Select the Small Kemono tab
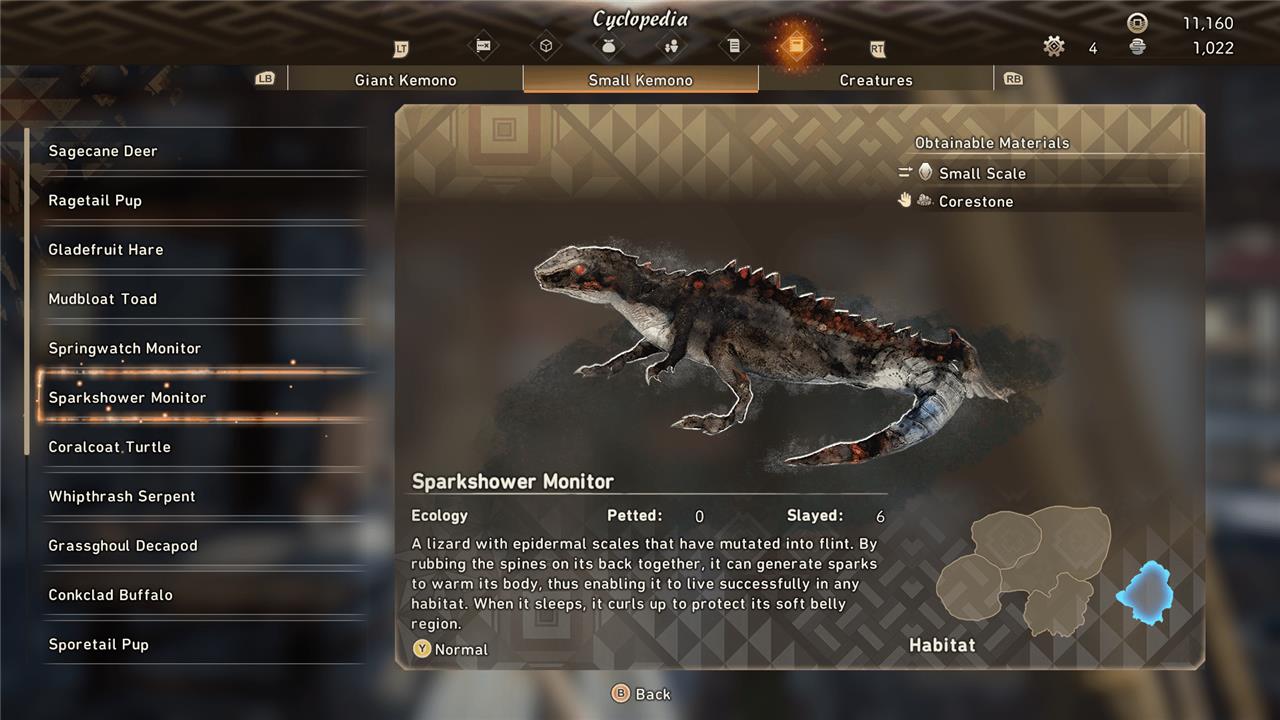This screenshot has width=1280, height=720. pos(640,80)
